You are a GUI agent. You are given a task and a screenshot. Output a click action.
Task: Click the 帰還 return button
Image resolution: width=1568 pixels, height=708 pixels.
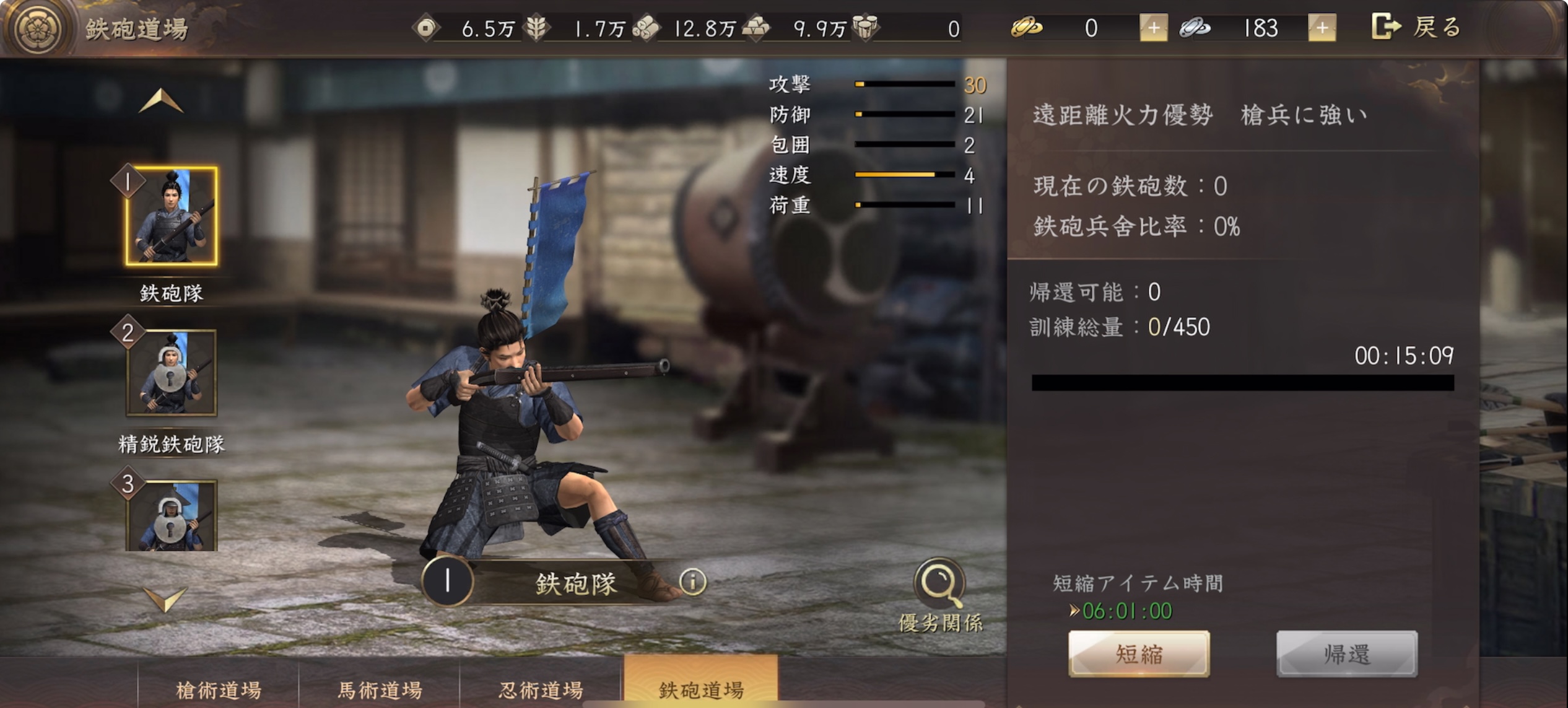[1346, 654]
